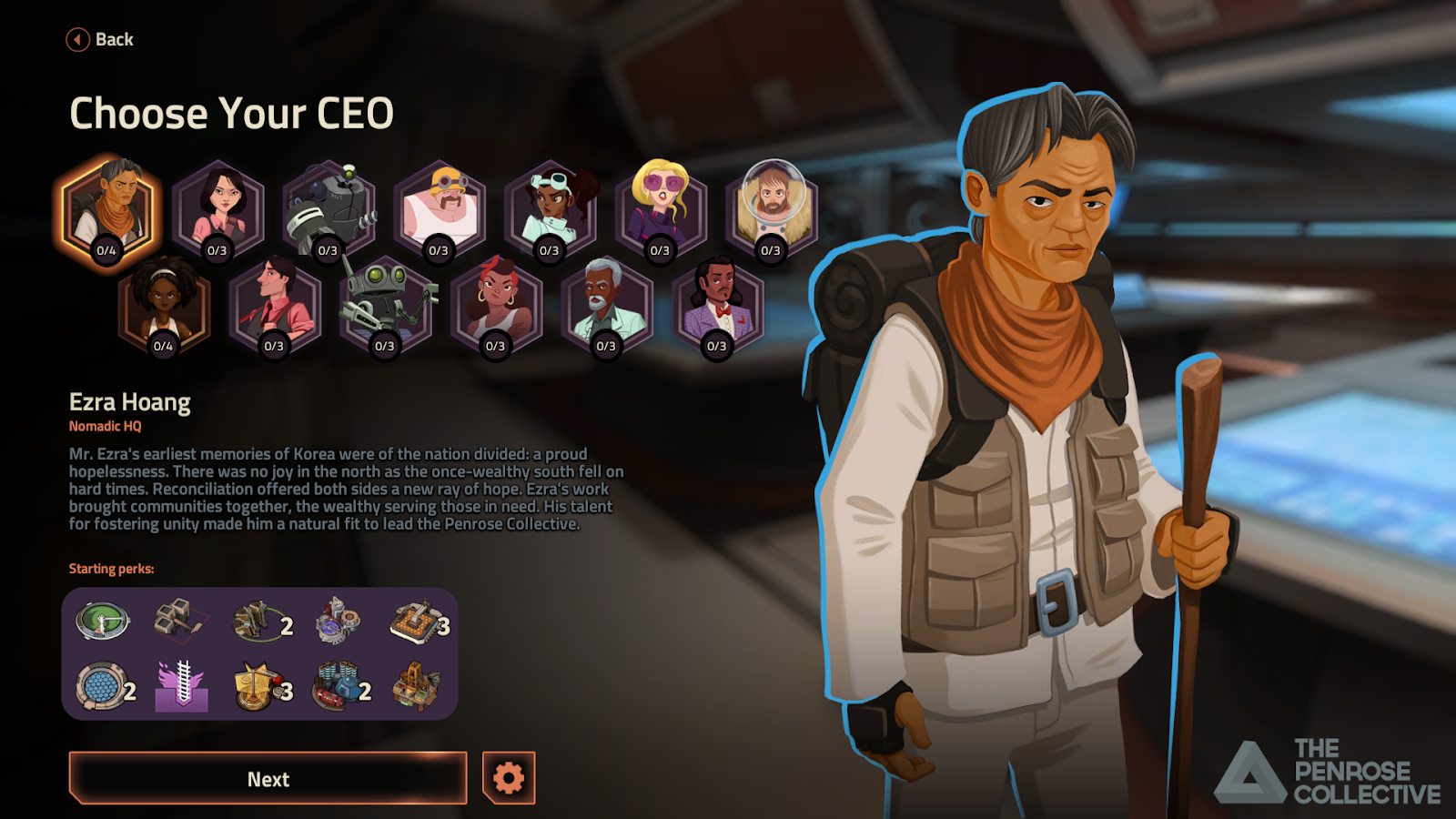1456x819 pixels.
Task: Choose the CEO wearing teal goggles
Action: point(551,209)
